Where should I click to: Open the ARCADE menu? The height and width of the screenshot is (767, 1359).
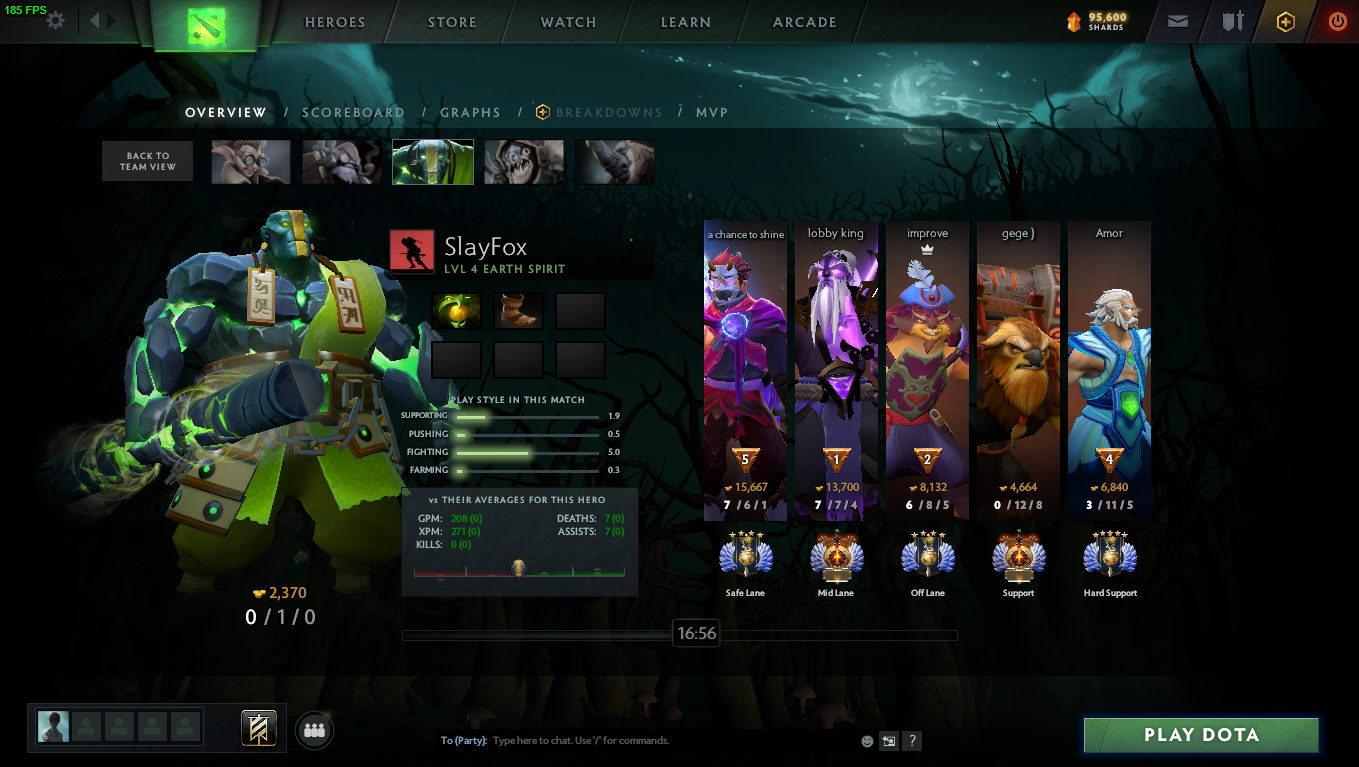coord(804,23)
